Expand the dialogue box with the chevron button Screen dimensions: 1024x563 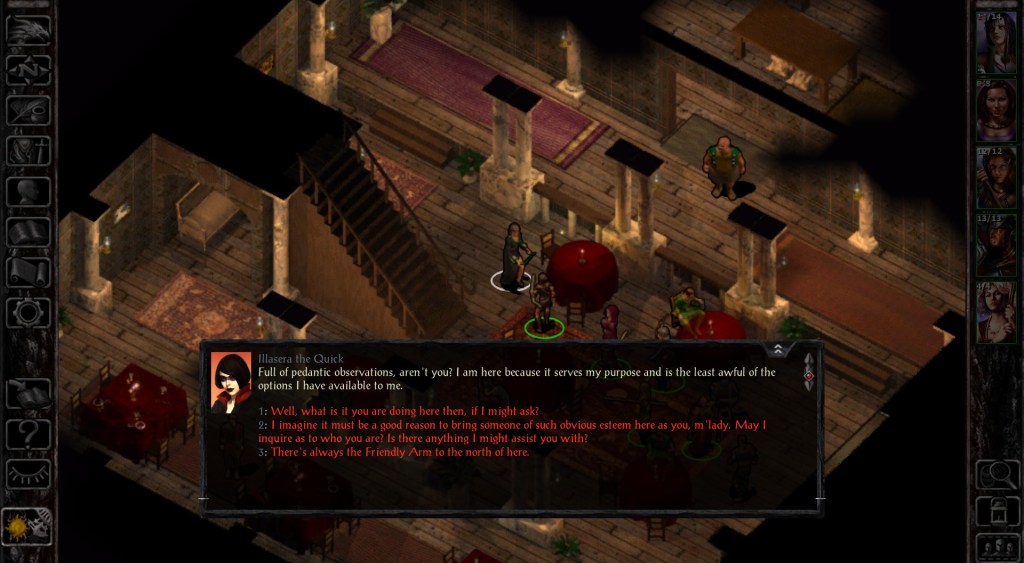click(x=778, y=349)
